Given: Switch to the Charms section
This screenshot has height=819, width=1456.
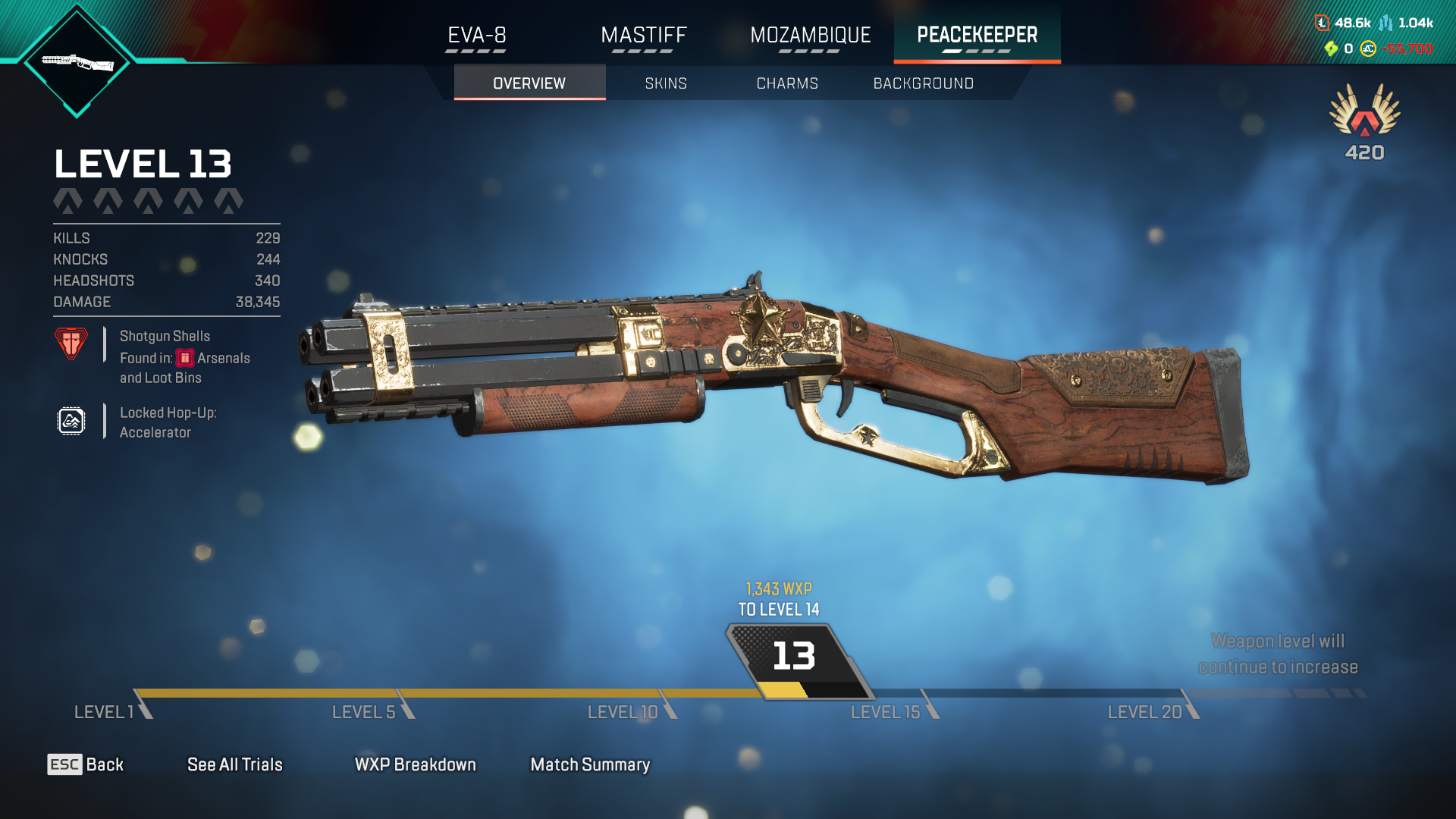Looking at the screenshot, I should (787, 83).
